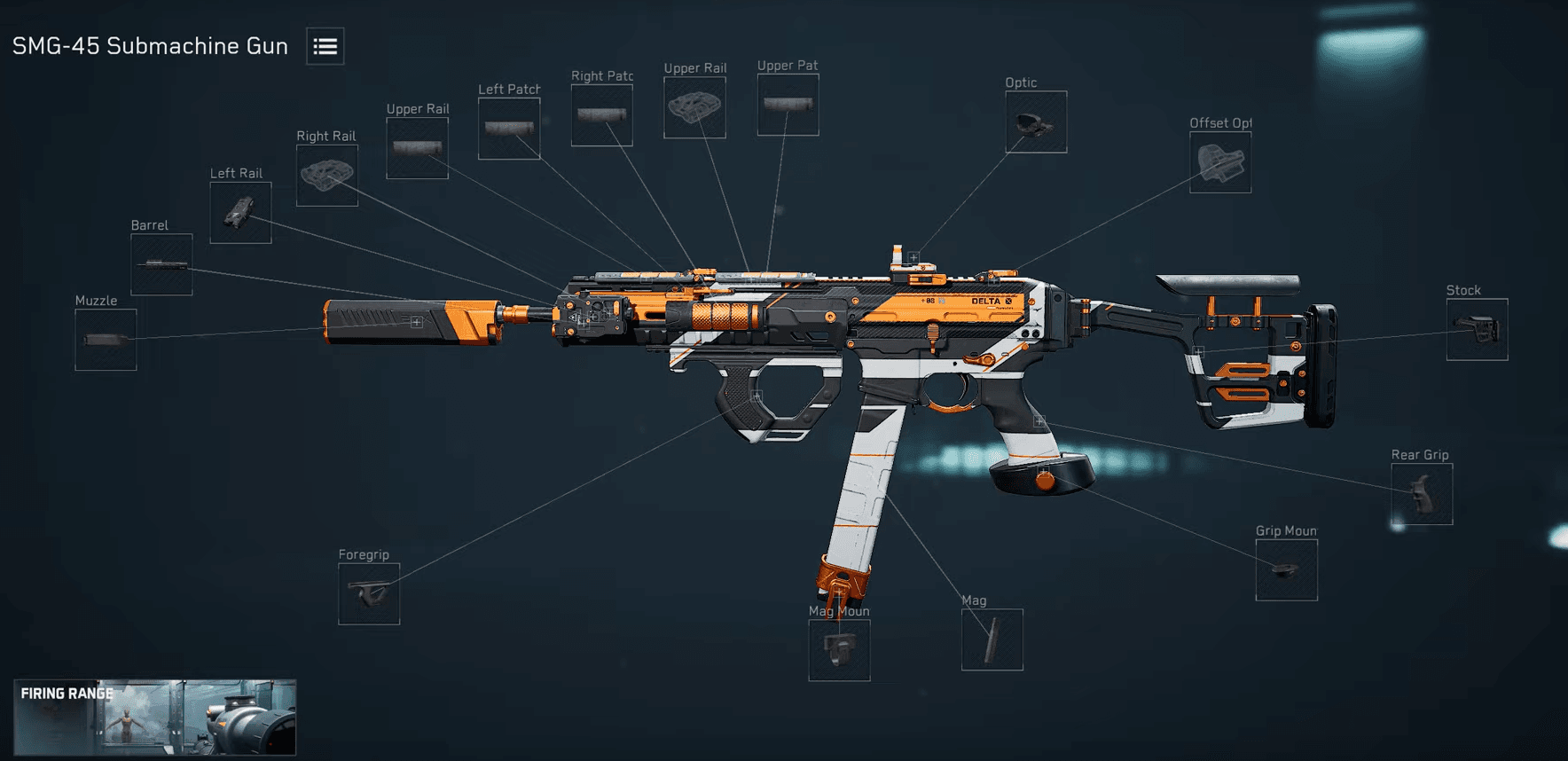Select the Barrel attachment slot

162,263
